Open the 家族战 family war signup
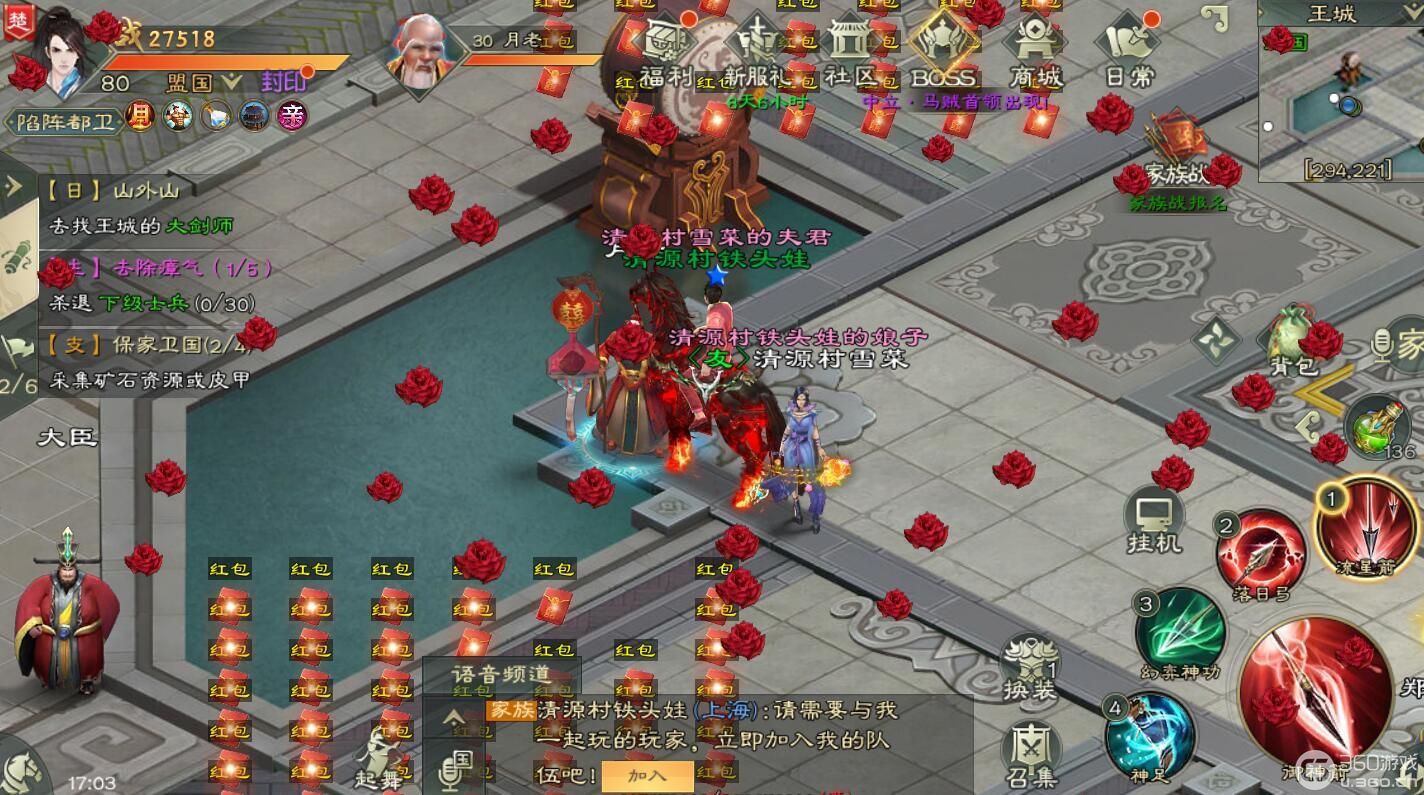Screen dimensions: 1424x795 [1178, 158]
